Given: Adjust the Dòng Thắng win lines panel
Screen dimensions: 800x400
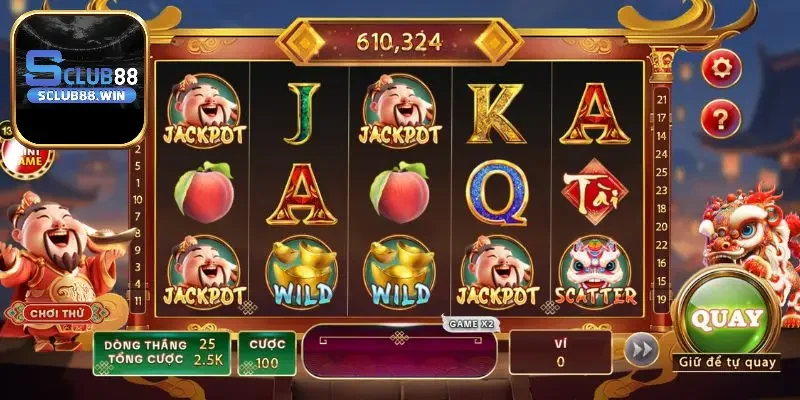Looking at the screenshot, I should coord(162,352).
